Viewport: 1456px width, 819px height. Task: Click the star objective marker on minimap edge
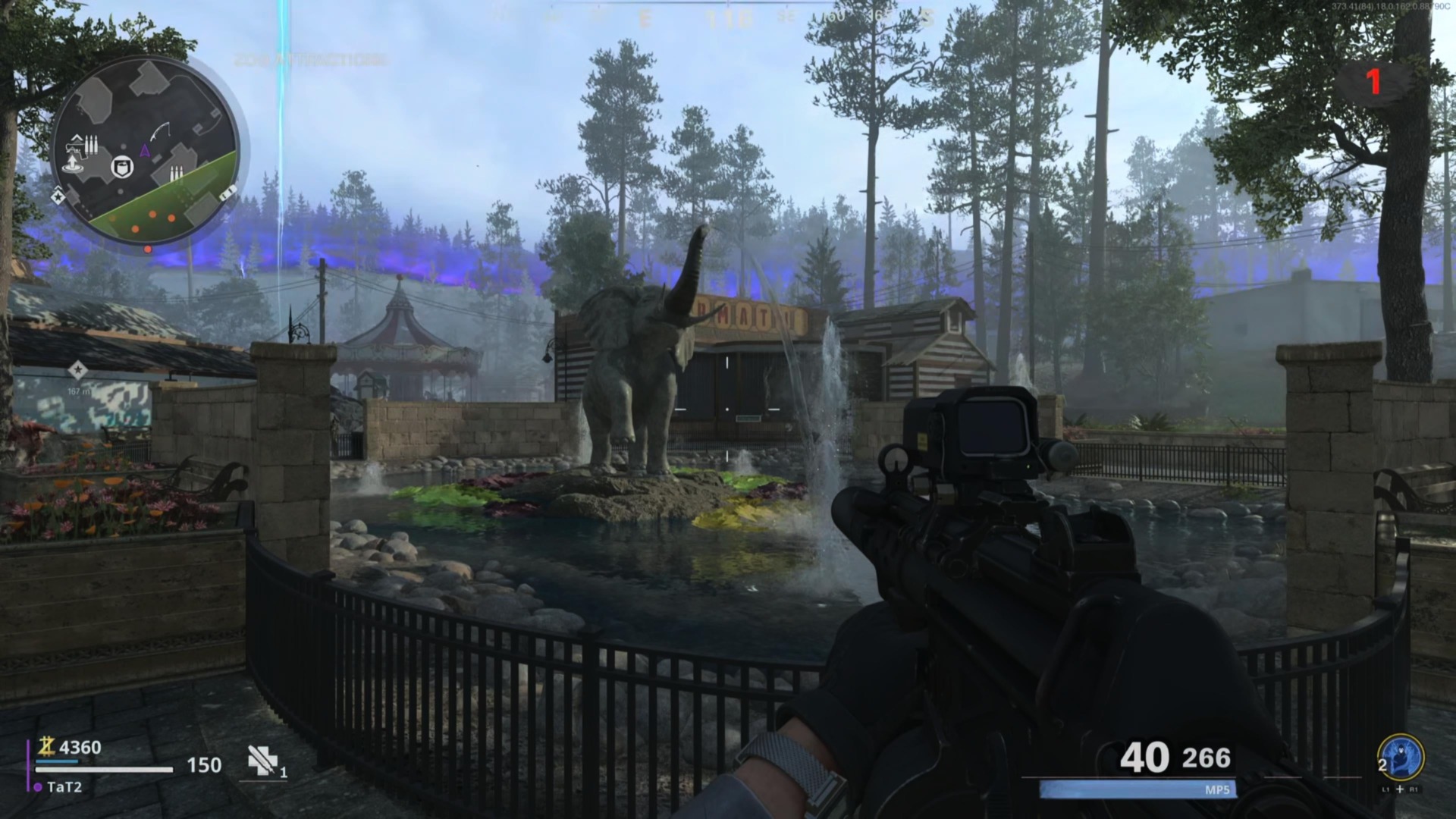tap(58, 197)
